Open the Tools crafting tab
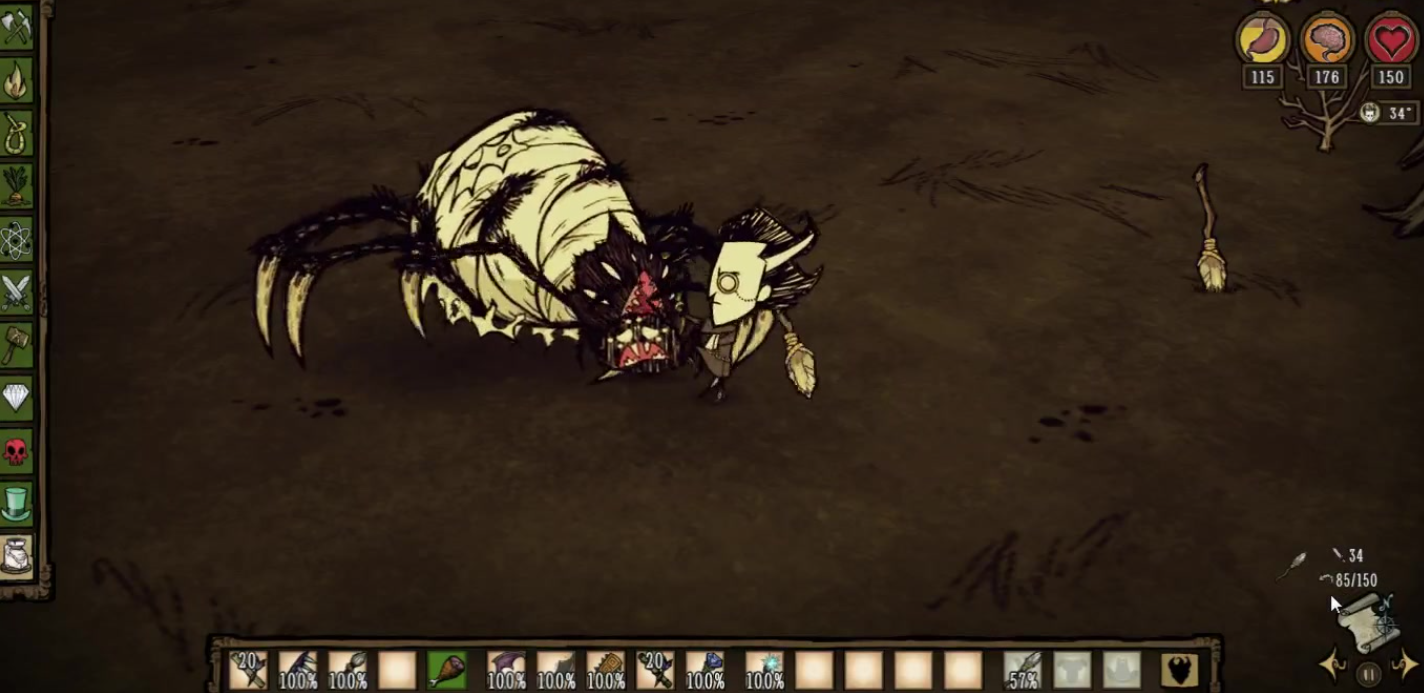Viewport: 1424px width, 693px height. point(17,26)
